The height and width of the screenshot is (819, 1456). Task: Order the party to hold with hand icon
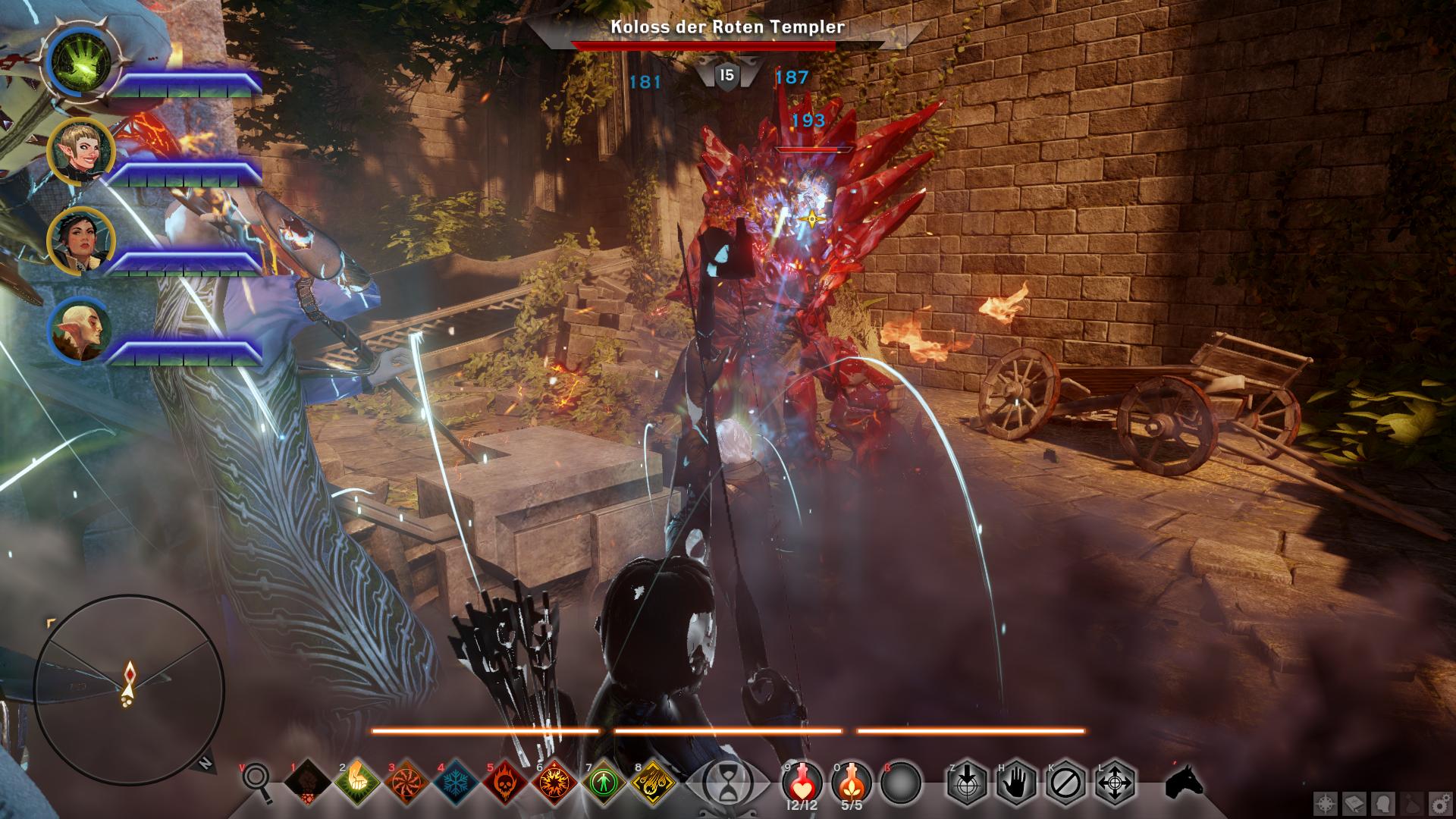coord(1017,783)
